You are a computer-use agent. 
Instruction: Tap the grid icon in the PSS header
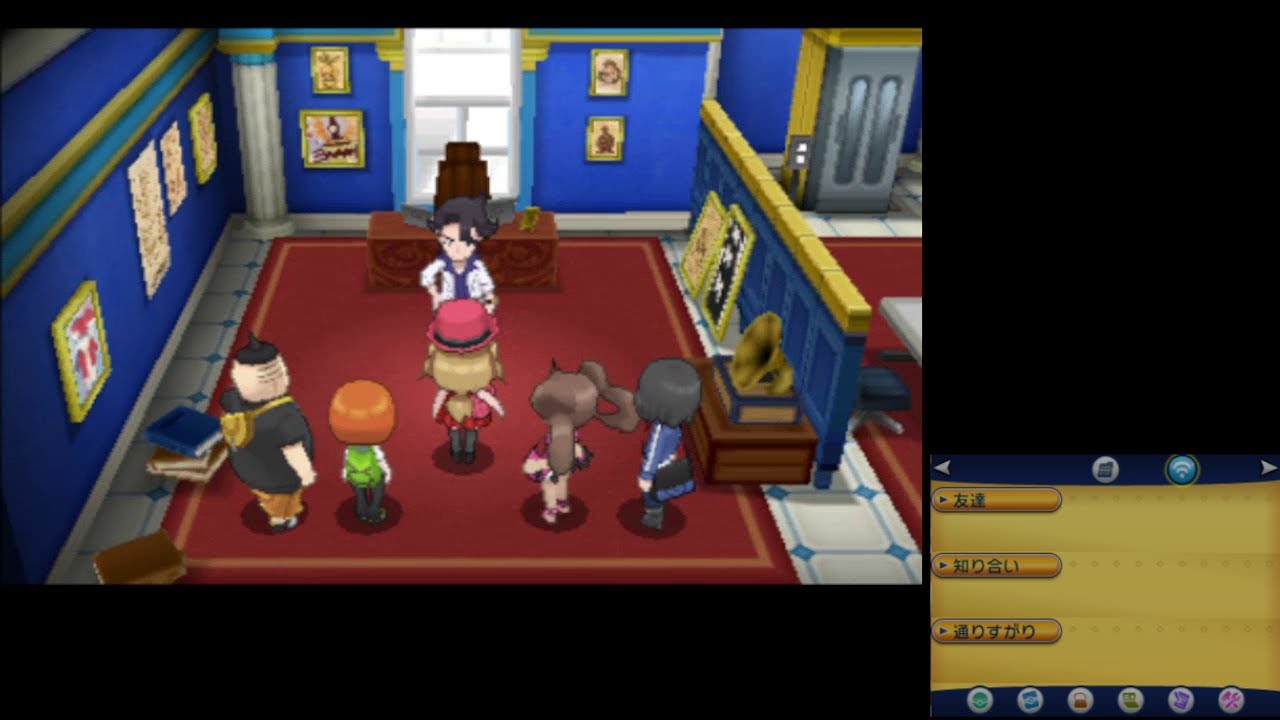[1105, 468]
